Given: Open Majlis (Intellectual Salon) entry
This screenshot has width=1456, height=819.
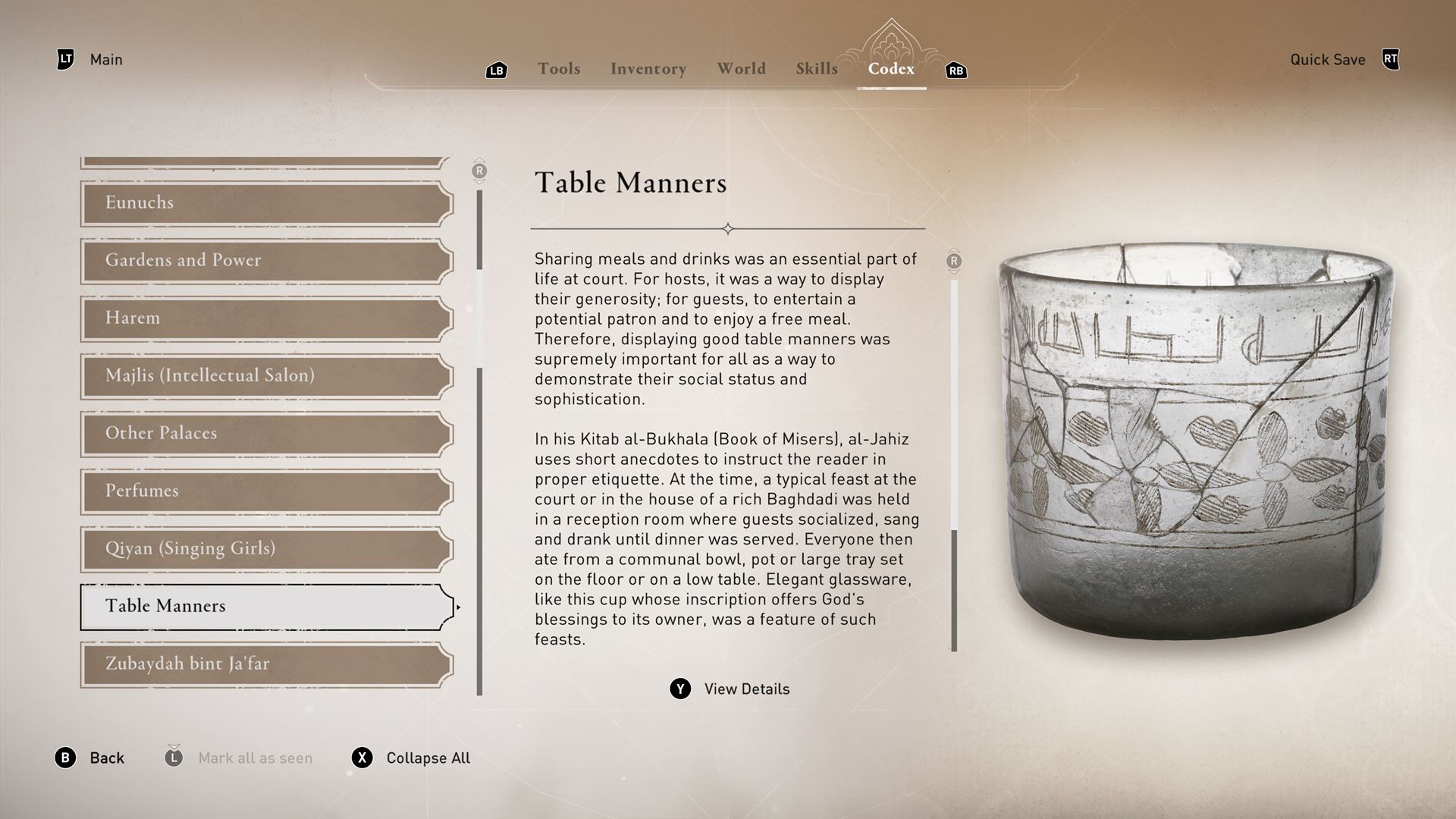Looking at the screenshot, I should [265, 376].
